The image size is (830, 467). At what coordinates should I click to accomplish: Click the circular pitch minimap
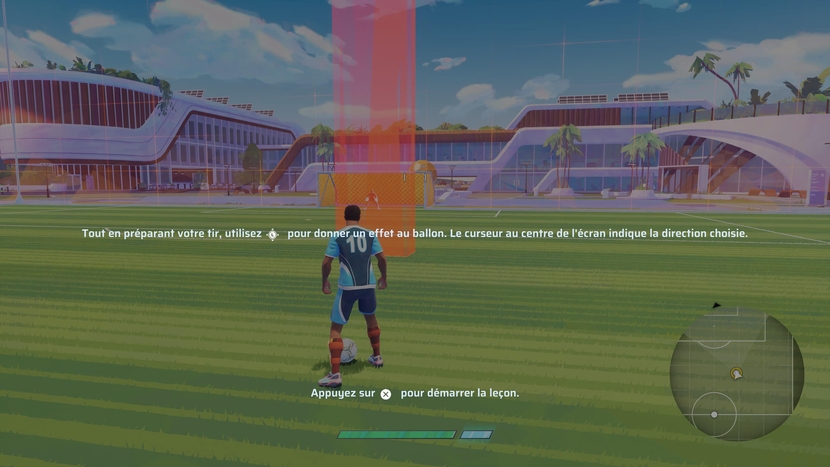736,375
